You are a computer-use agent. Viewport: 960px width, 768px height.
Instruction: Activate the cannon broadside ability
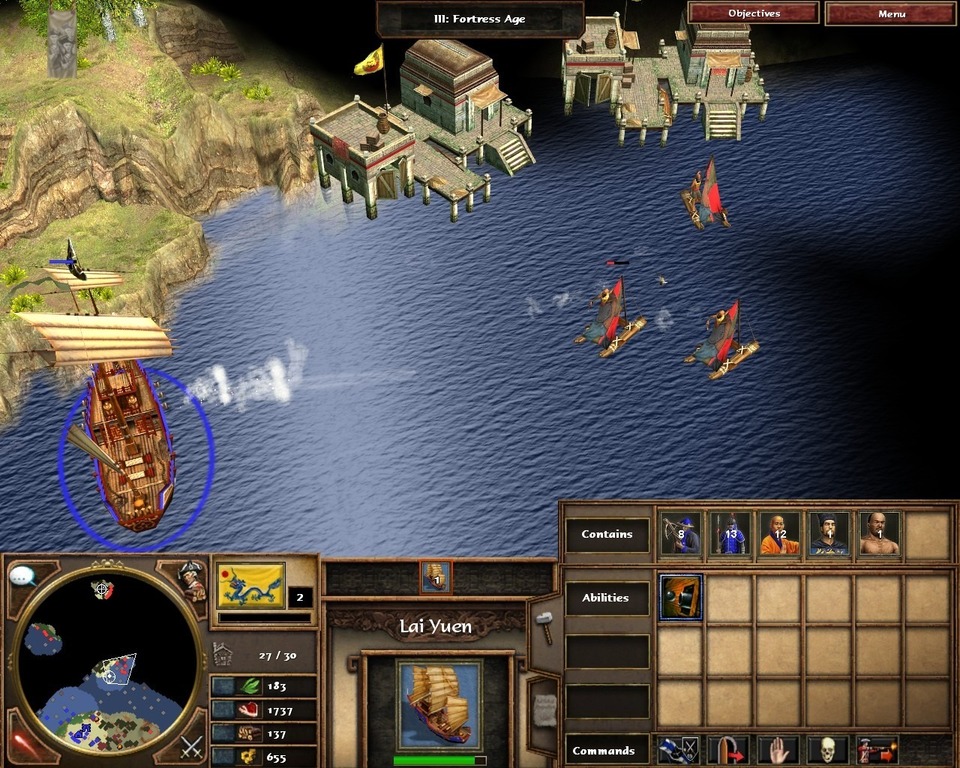681,597
